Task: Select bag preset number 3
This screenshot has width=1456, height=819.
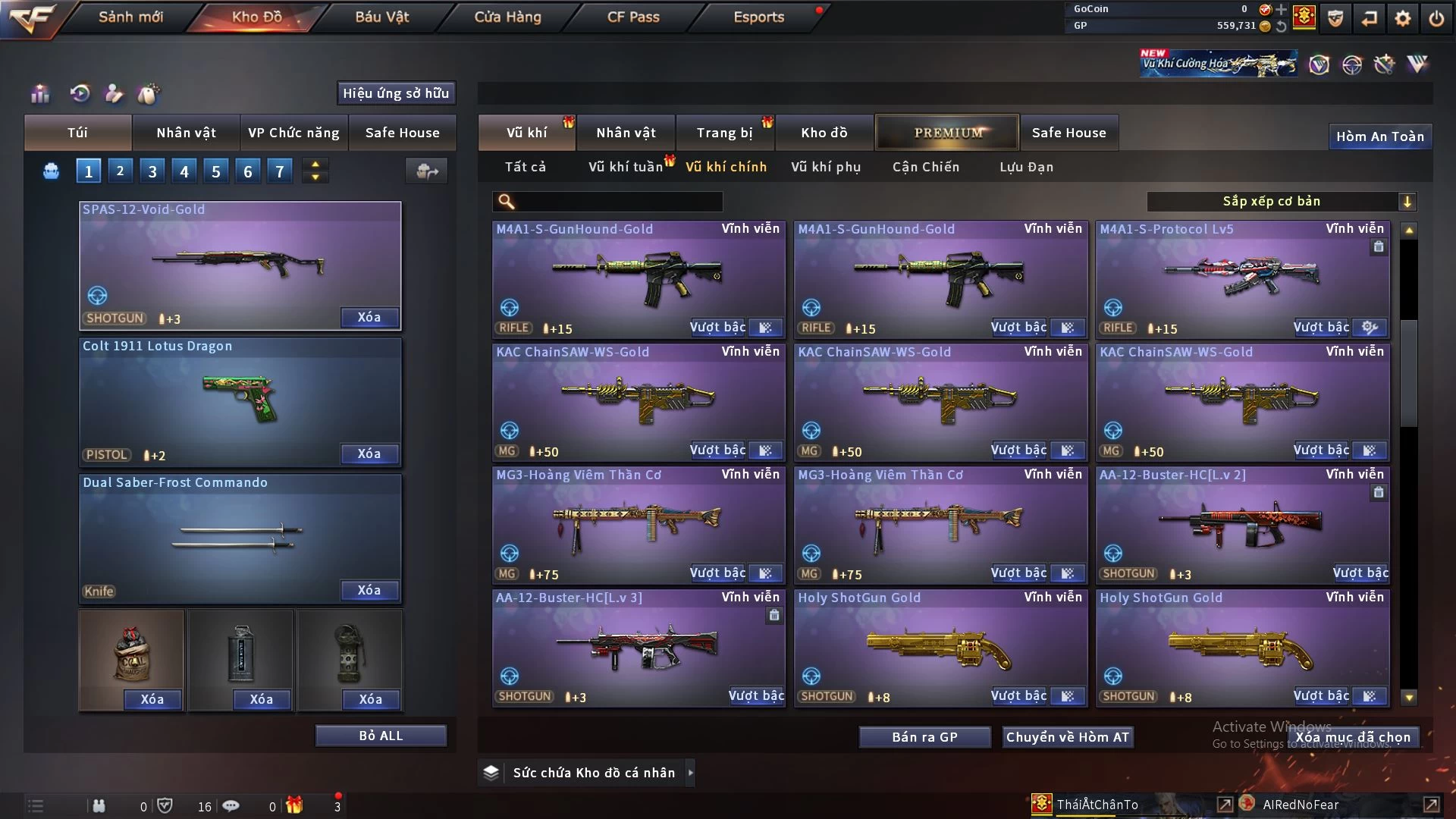Action: [x=152, y=171]
